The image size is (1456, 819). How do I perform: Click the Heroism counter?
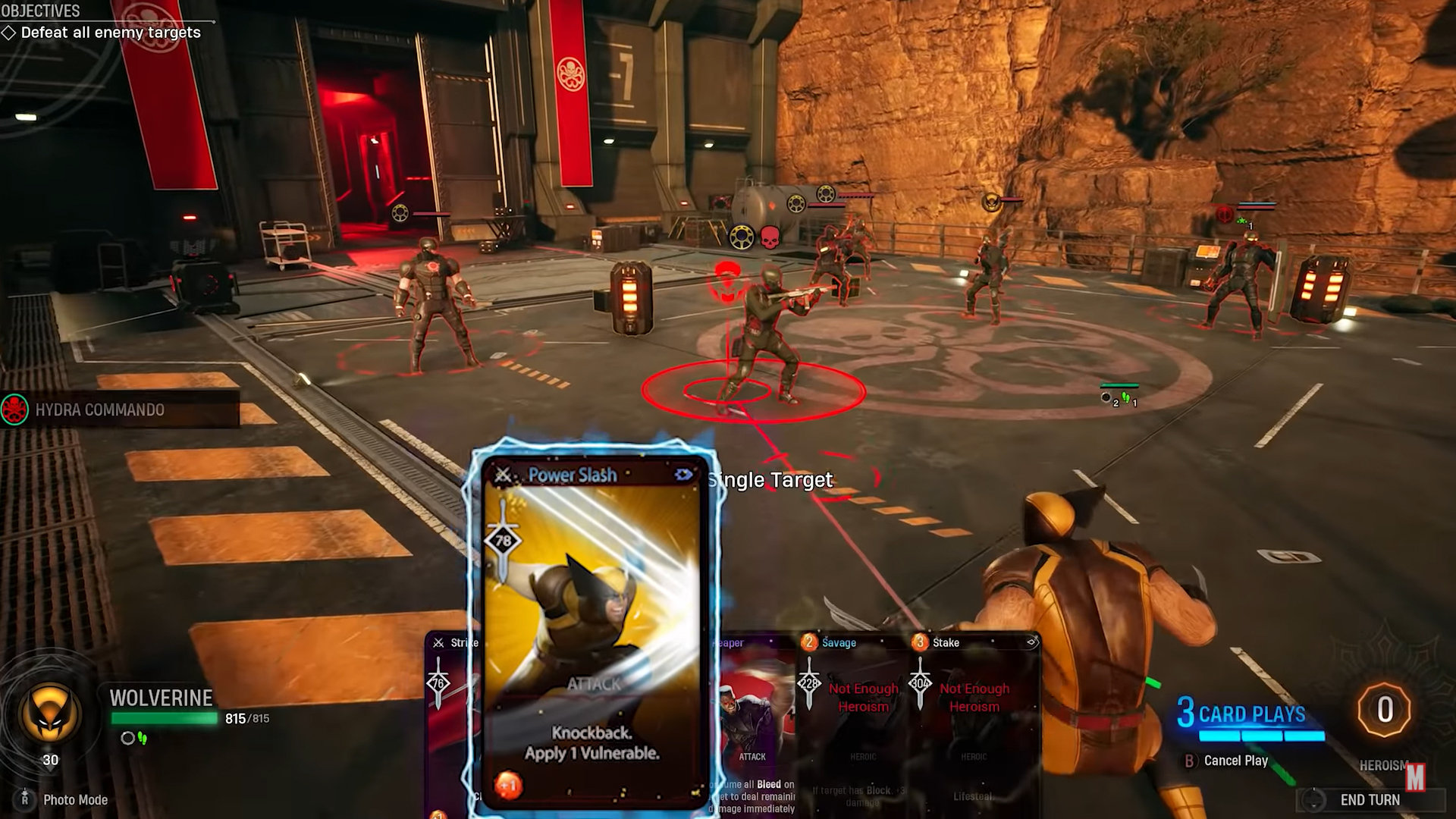pyautogui.click(x=1385, y=711)
